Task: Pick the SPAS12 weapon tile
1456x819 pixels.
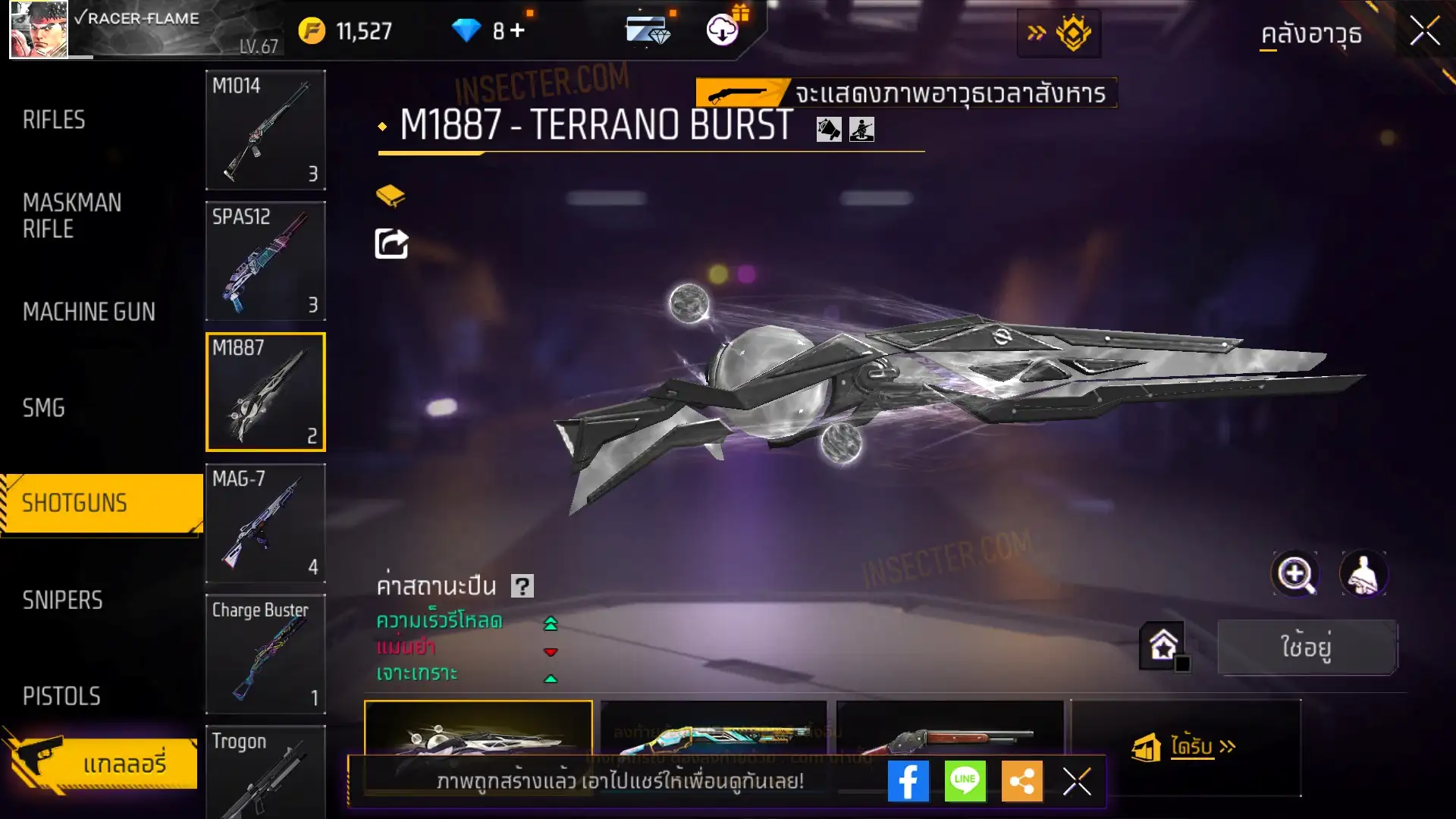Action: coord(265,261)
